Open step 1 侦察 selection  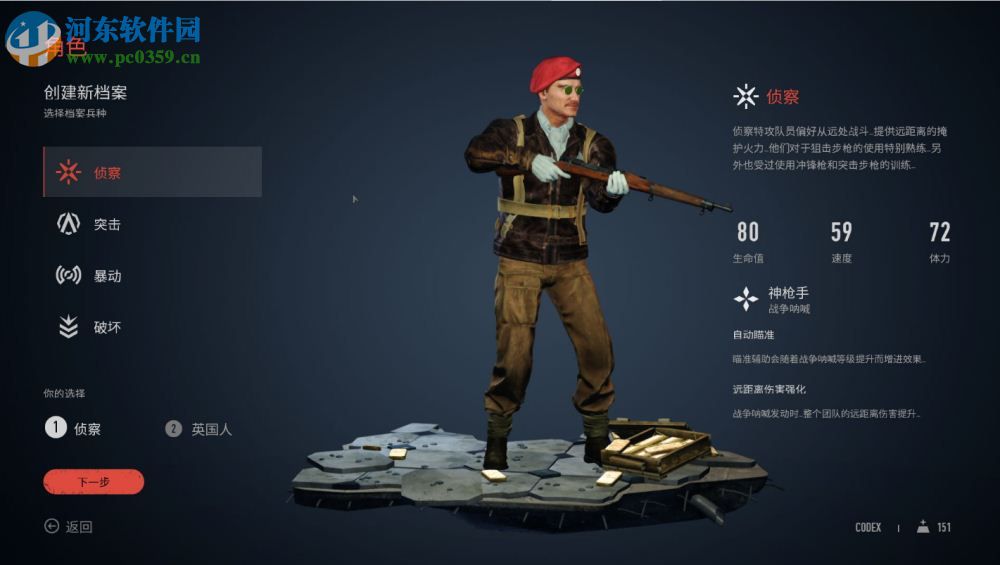73,429
